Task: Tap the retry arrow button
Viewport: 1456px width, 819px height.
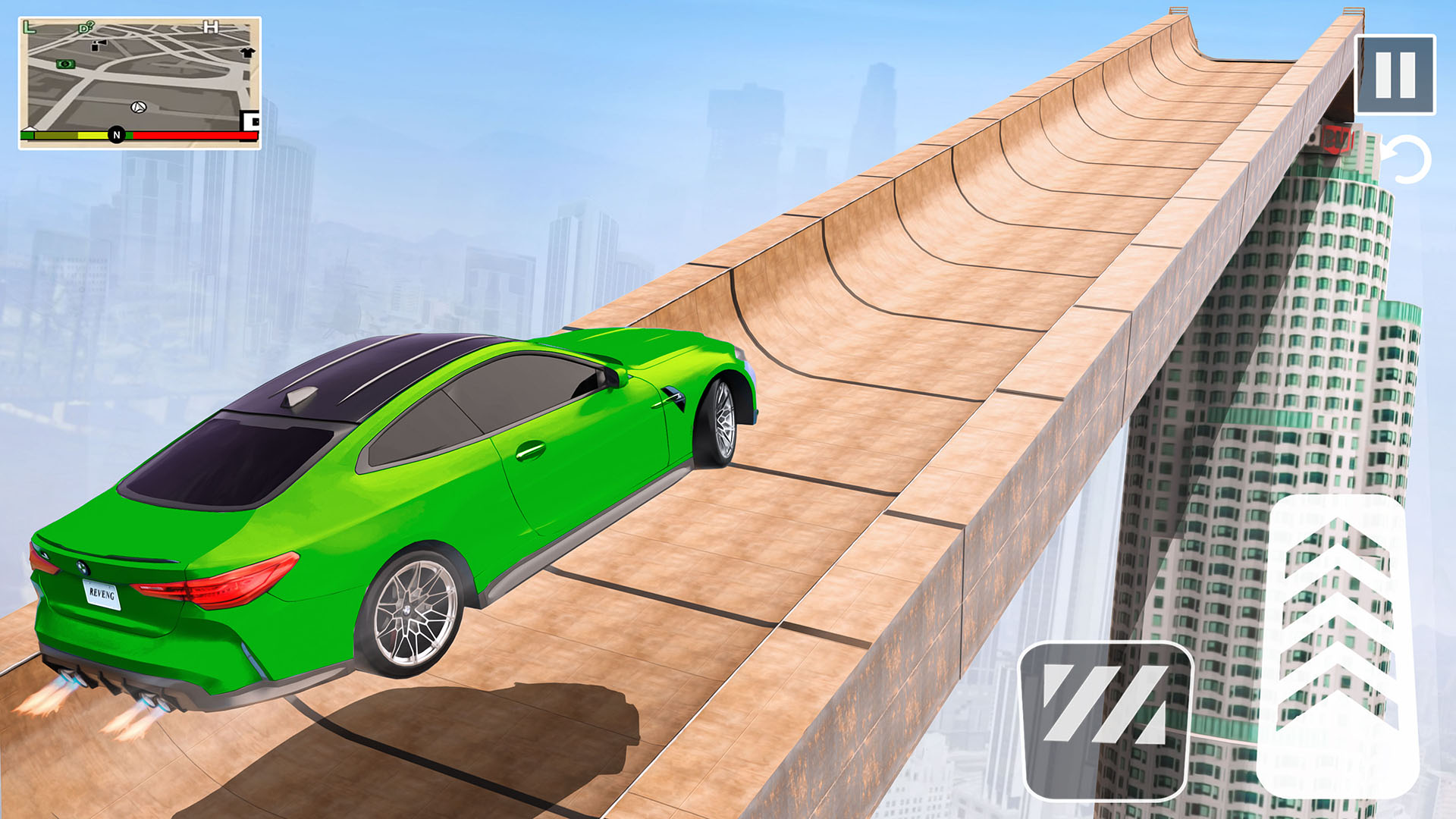Action: [x=1408, y=159]
